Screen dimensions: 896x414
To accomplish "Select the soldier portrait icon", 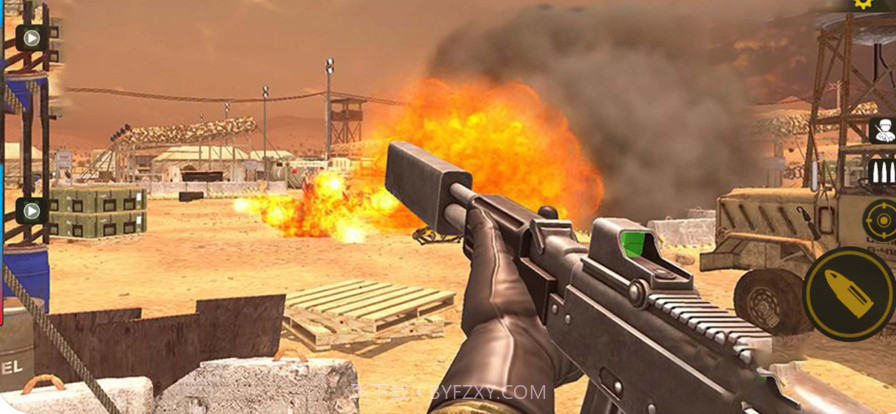I will point(882,130).
